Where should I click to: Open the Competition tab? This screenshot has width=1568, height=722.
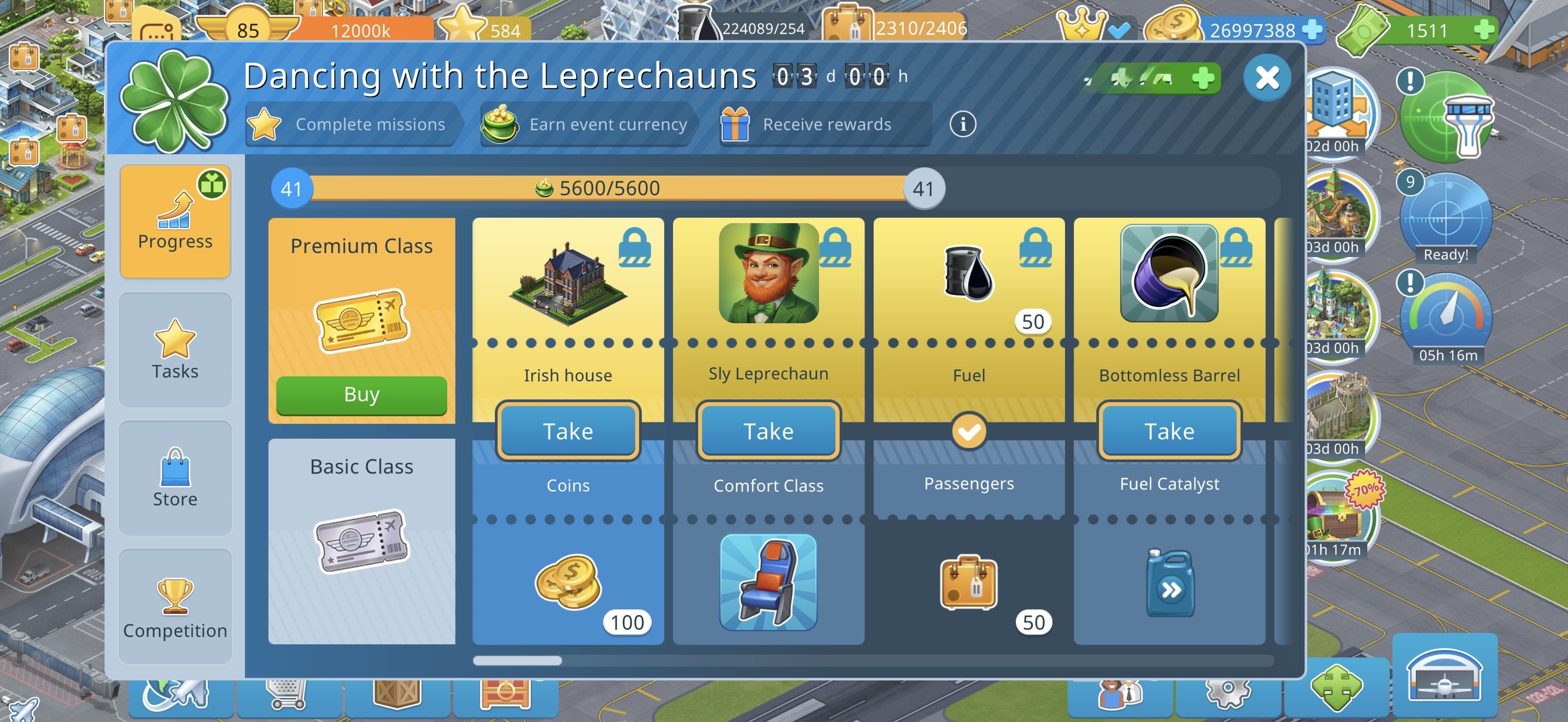pos(175,607)
